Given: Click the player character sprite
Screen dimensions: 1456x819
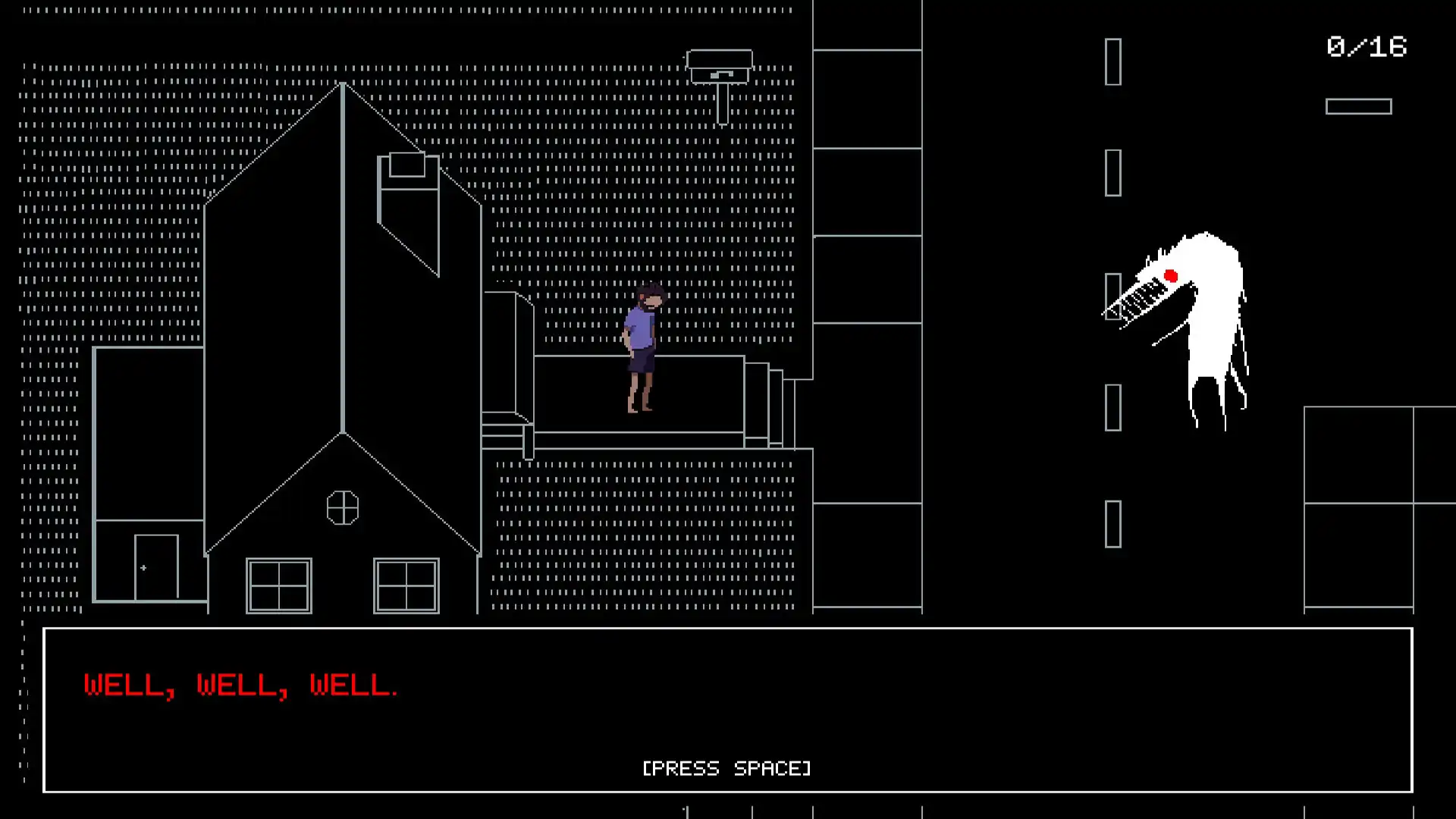Looking at the screenshot, I should [x=641, y=349].
